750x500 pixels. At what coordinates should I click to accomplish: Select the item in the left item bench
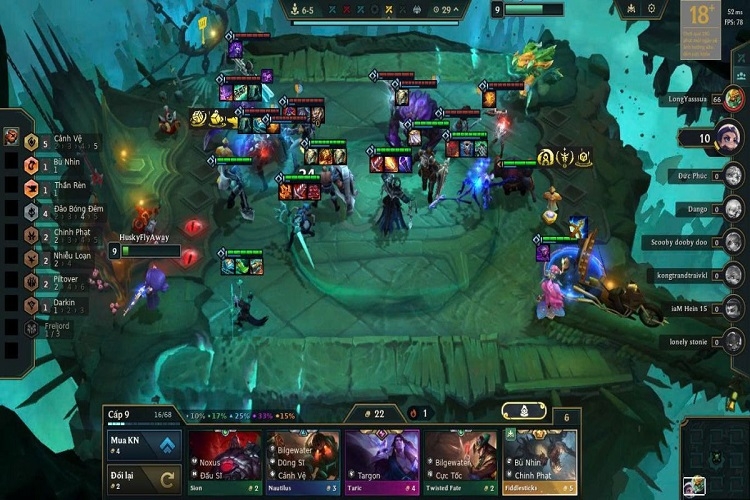coord(11,137)
